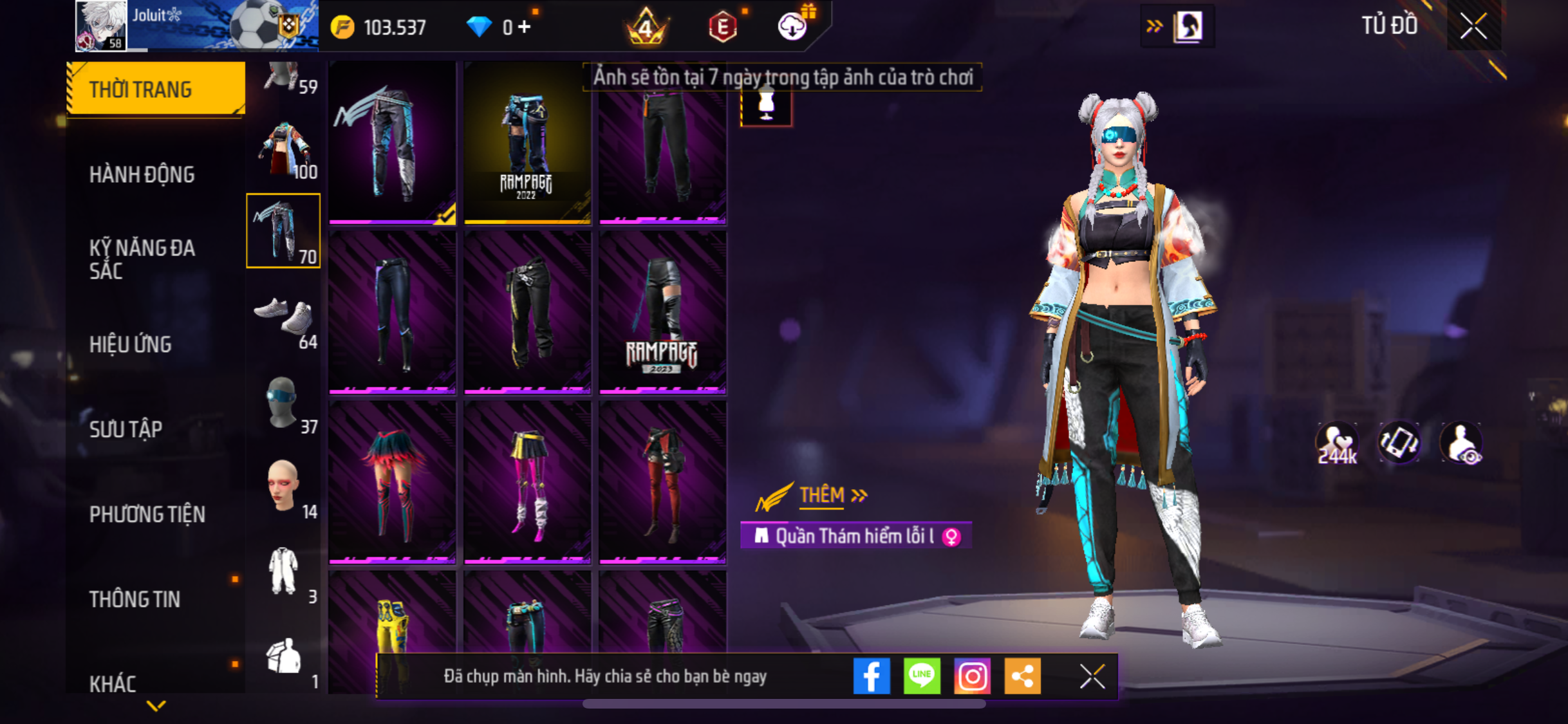Open the shoes category with sneakers icon
The image size is (1568, 724).
tap(283, 317)
